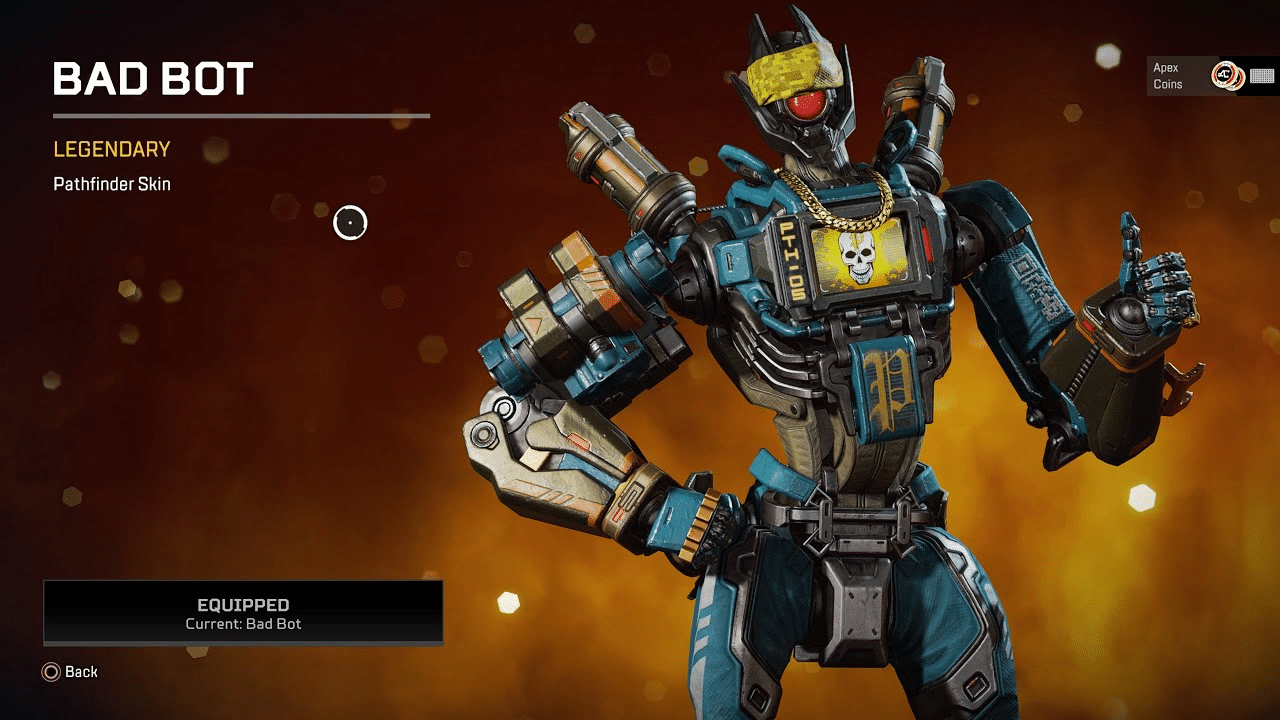1280x720 pixels.
Task: Click Back to leave the skin preview
Action: click(70, 672)
